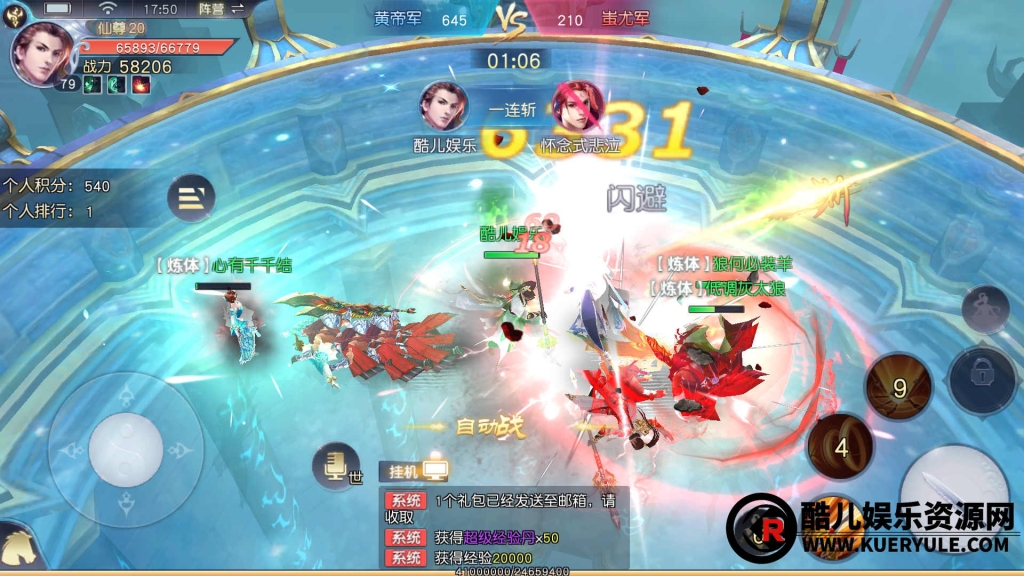The width and height of the screenshot is (1024, 576).
Task: Toggle the 阵营 faction switch
Action: pyautogui.click(x=222, y=9)
